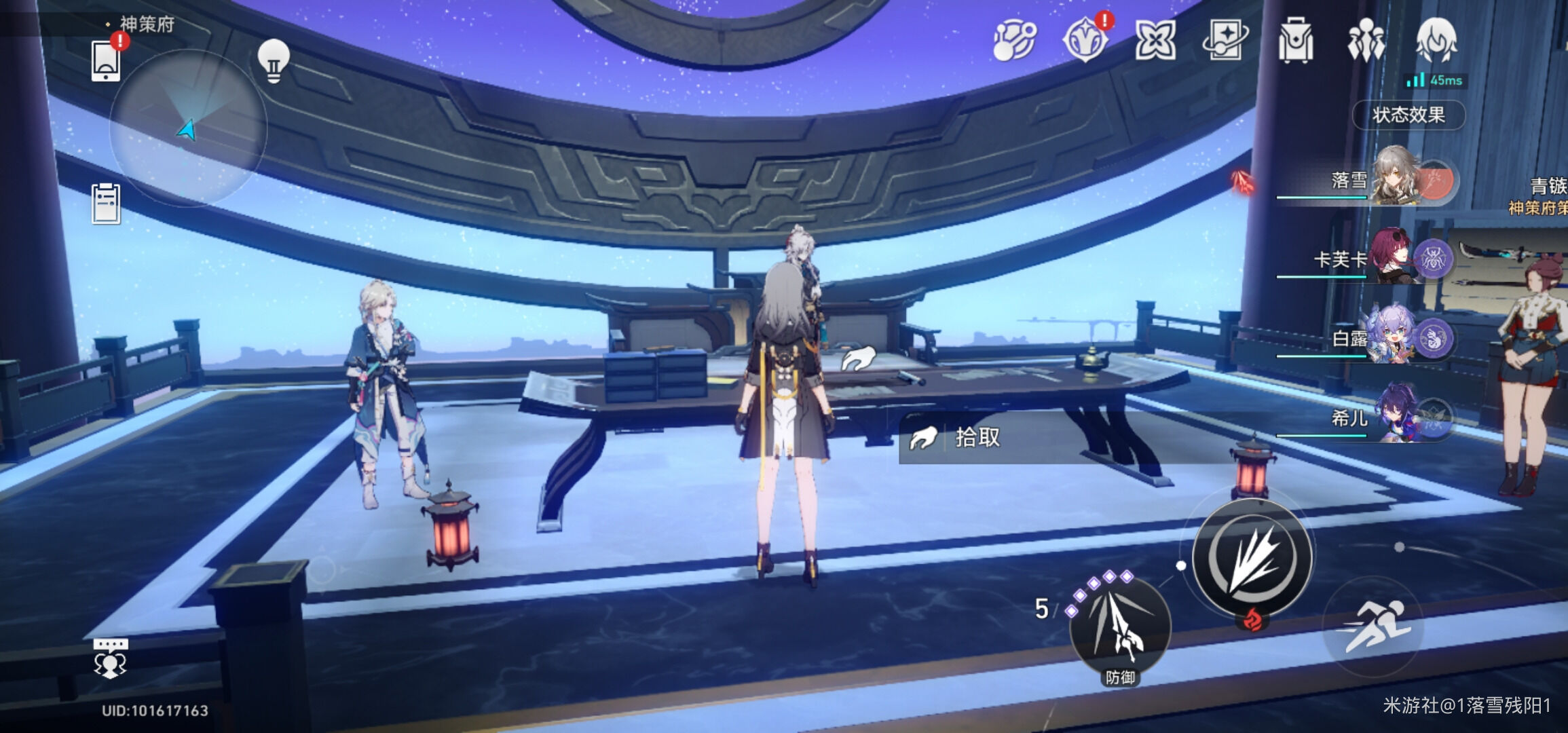
Task: Tap the lightbulb hint icon
Action: 274,61
